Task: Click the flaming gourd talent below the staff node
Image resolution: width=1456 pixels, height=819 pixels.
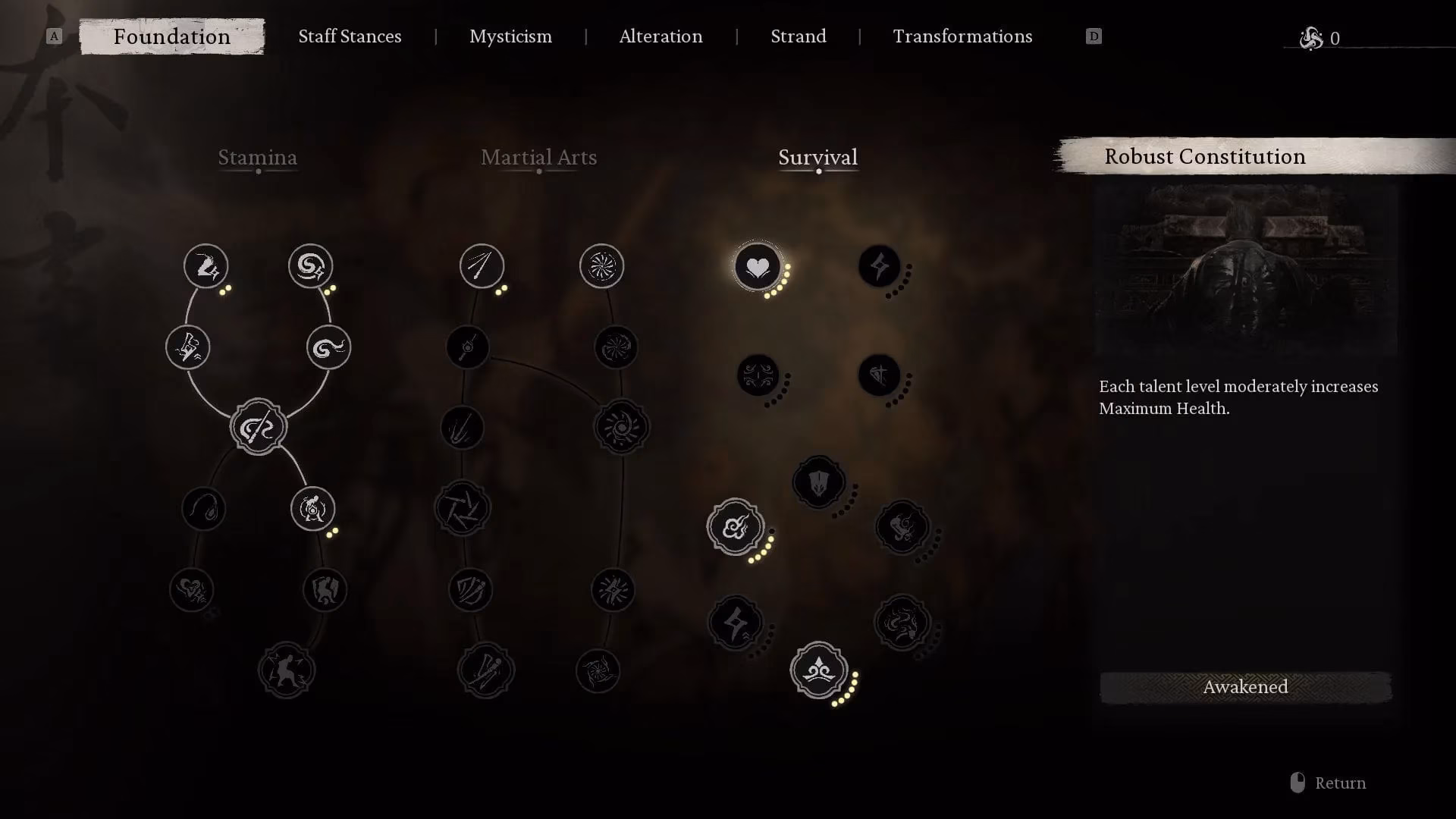Action: [x=312, y=509]
